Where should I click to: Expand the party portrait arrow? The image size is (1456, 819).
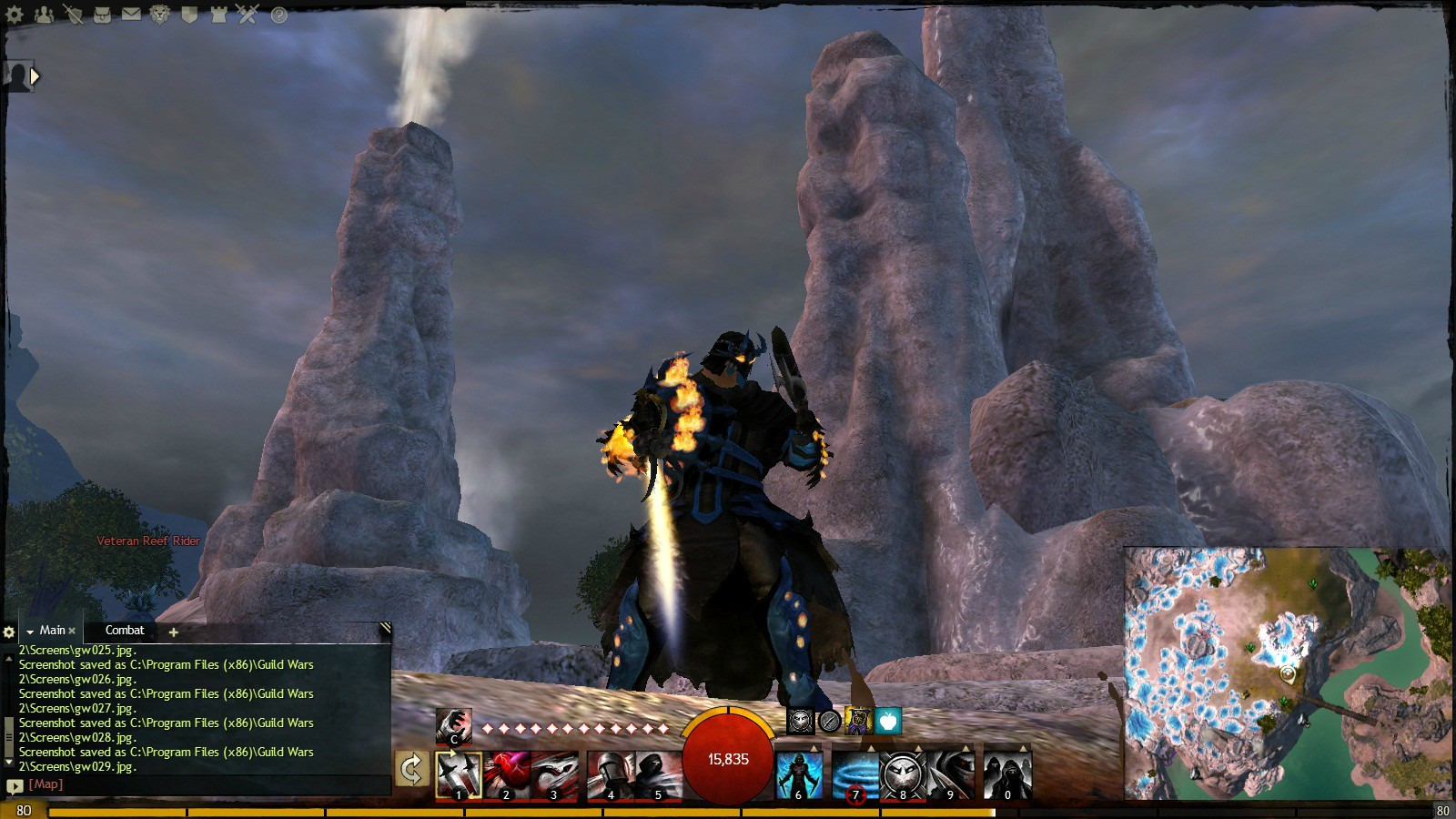tap(35, 76)
